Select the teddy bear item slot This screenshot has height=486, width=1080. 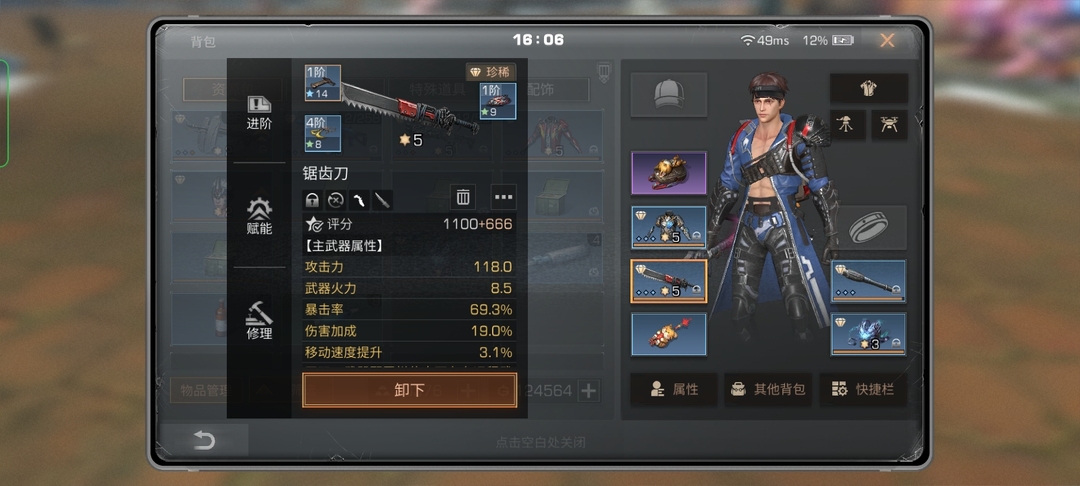point(668,335)
